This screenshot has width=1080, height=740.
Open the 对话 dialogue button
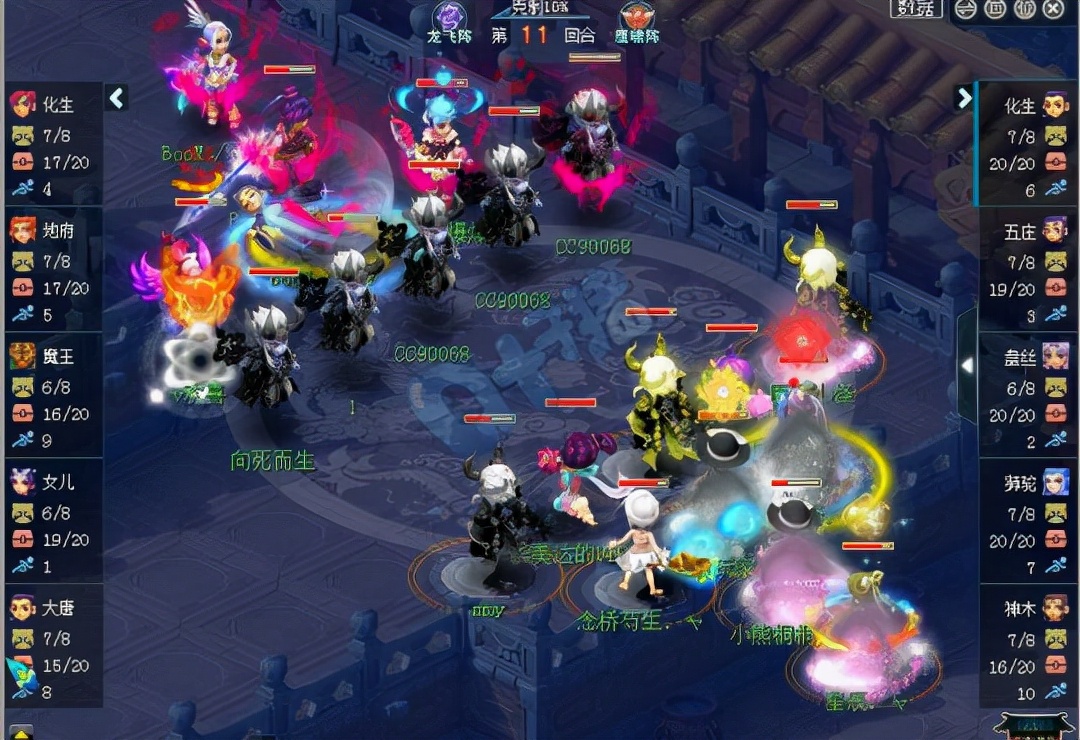tap(914, 9)
